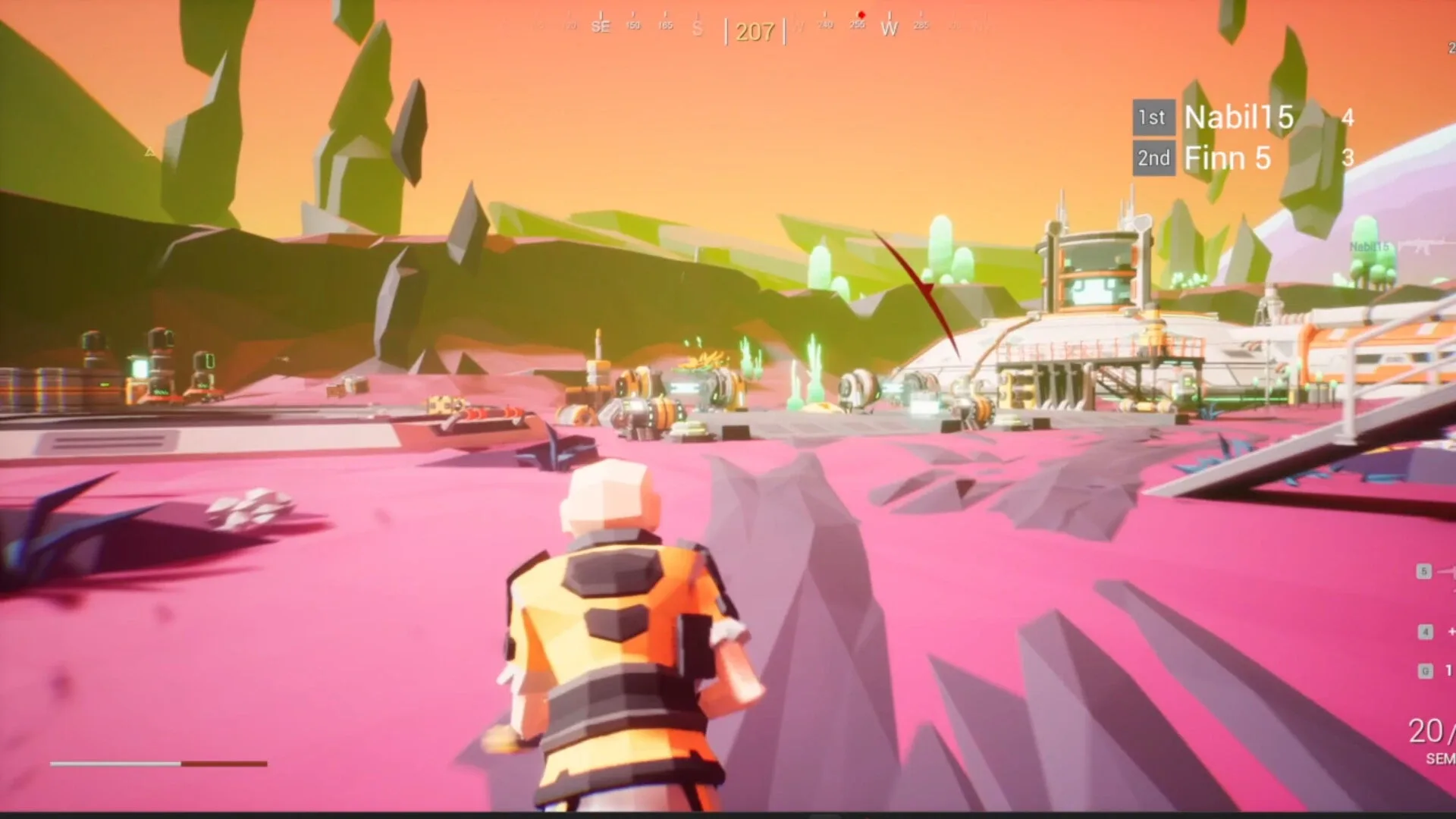The height and width of the screenshot is (819, 1456).
Task: Open the compass heading 207 display
Action: pos(755,32)
